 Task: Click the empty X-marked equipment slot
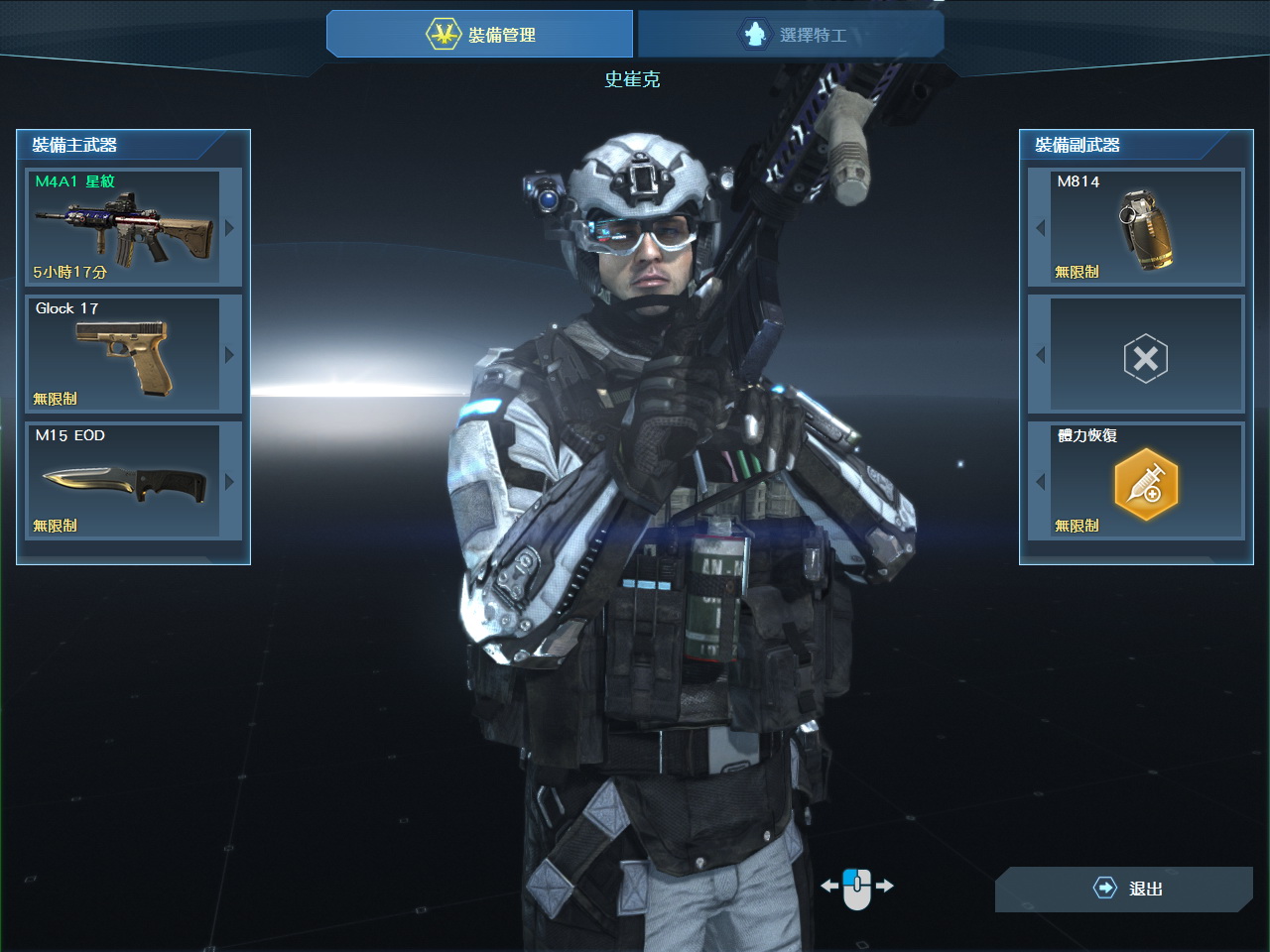[1146, 357]
